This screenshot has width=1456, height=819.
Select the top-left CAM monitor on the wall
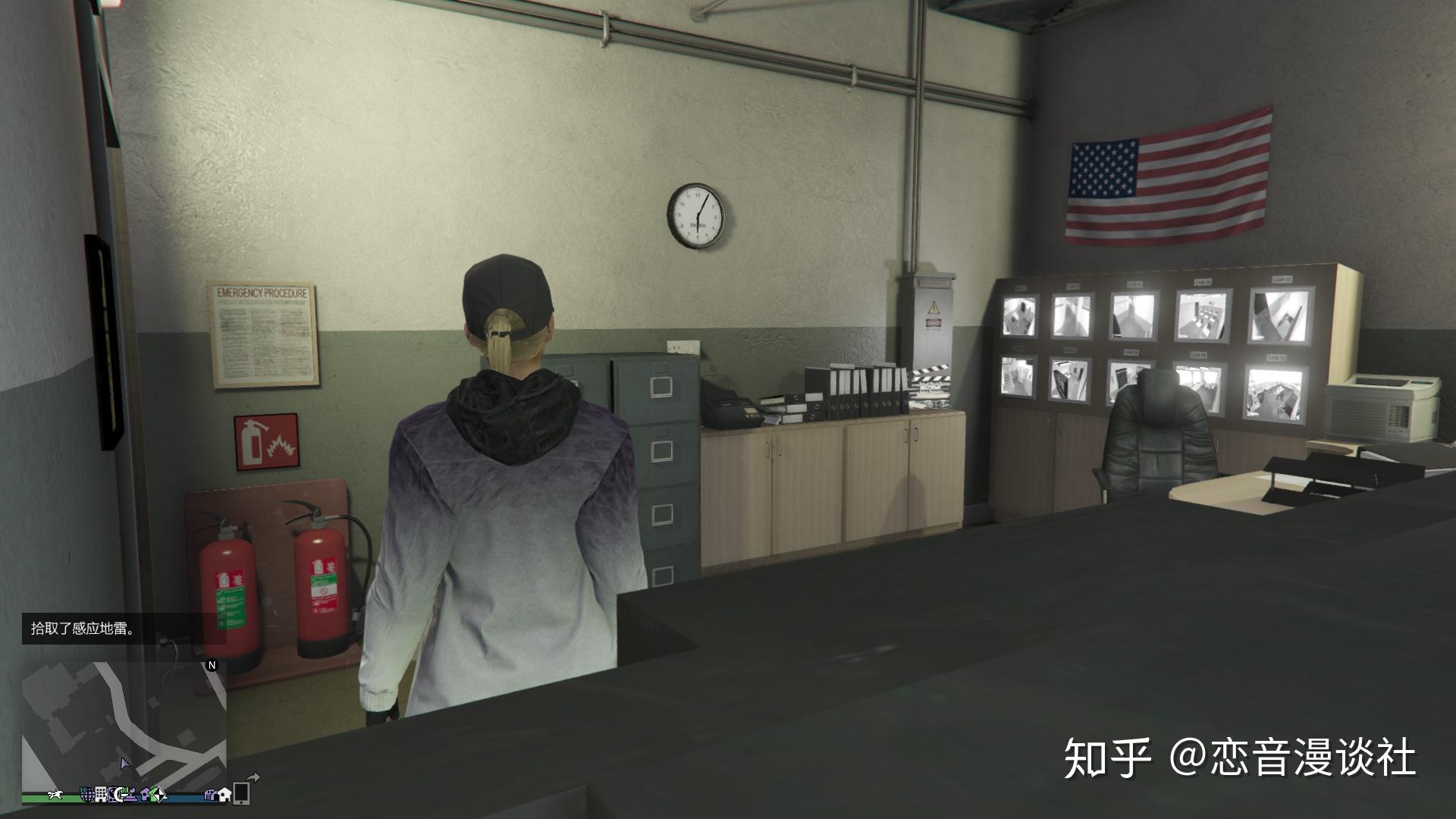pyautogui.click(x=1020, y=315)
